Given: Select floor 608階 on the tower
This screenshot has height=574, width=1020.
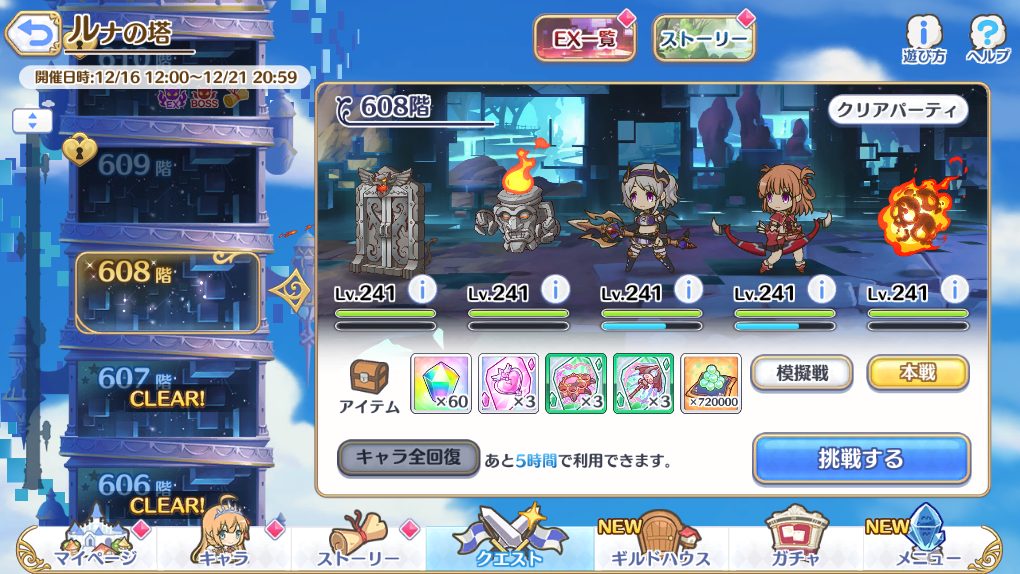Looking at the screenshot, I should tap(167, 291).
